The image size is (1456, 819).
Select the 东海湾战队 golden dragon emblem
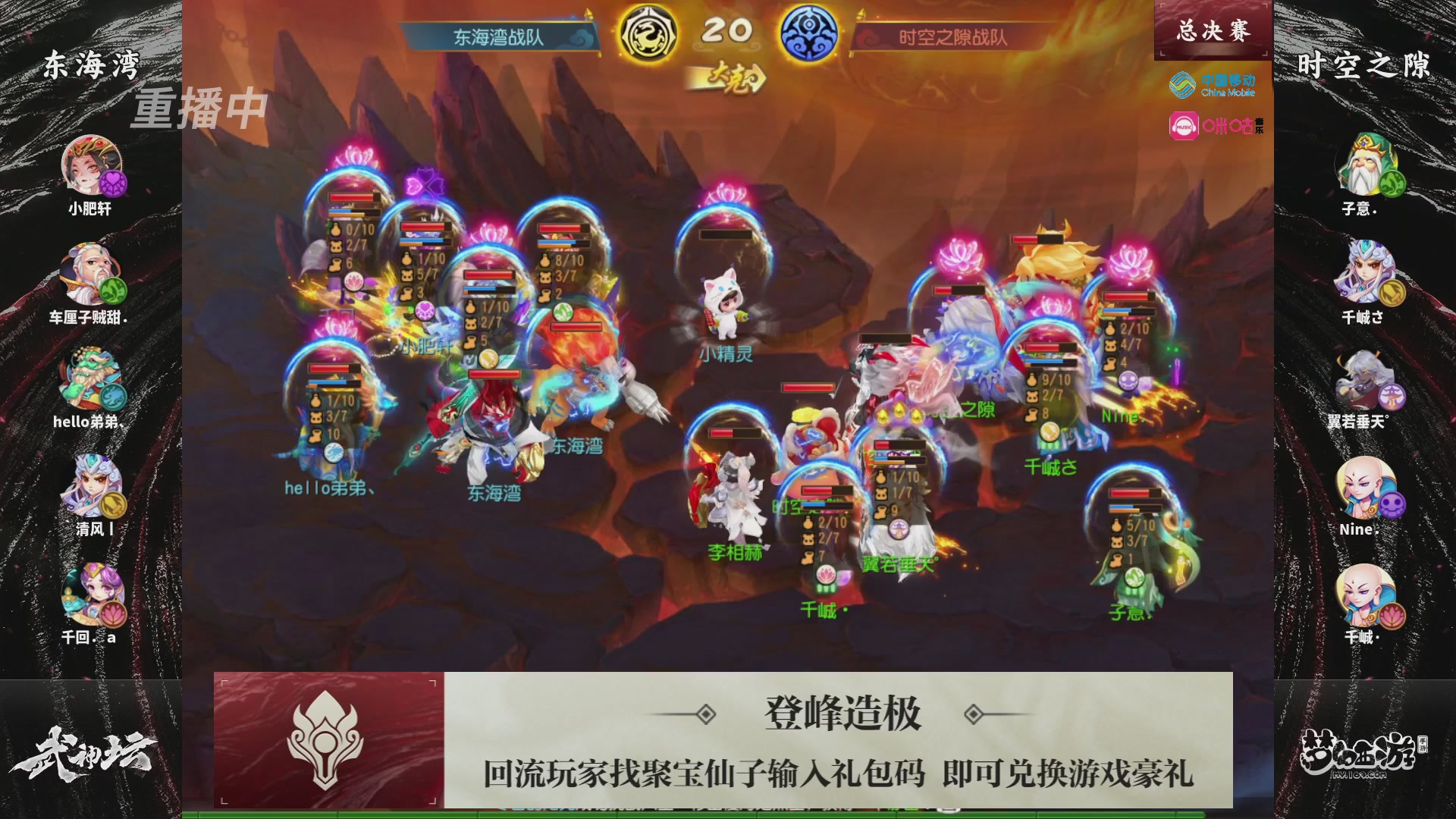[x=648, y=32]
